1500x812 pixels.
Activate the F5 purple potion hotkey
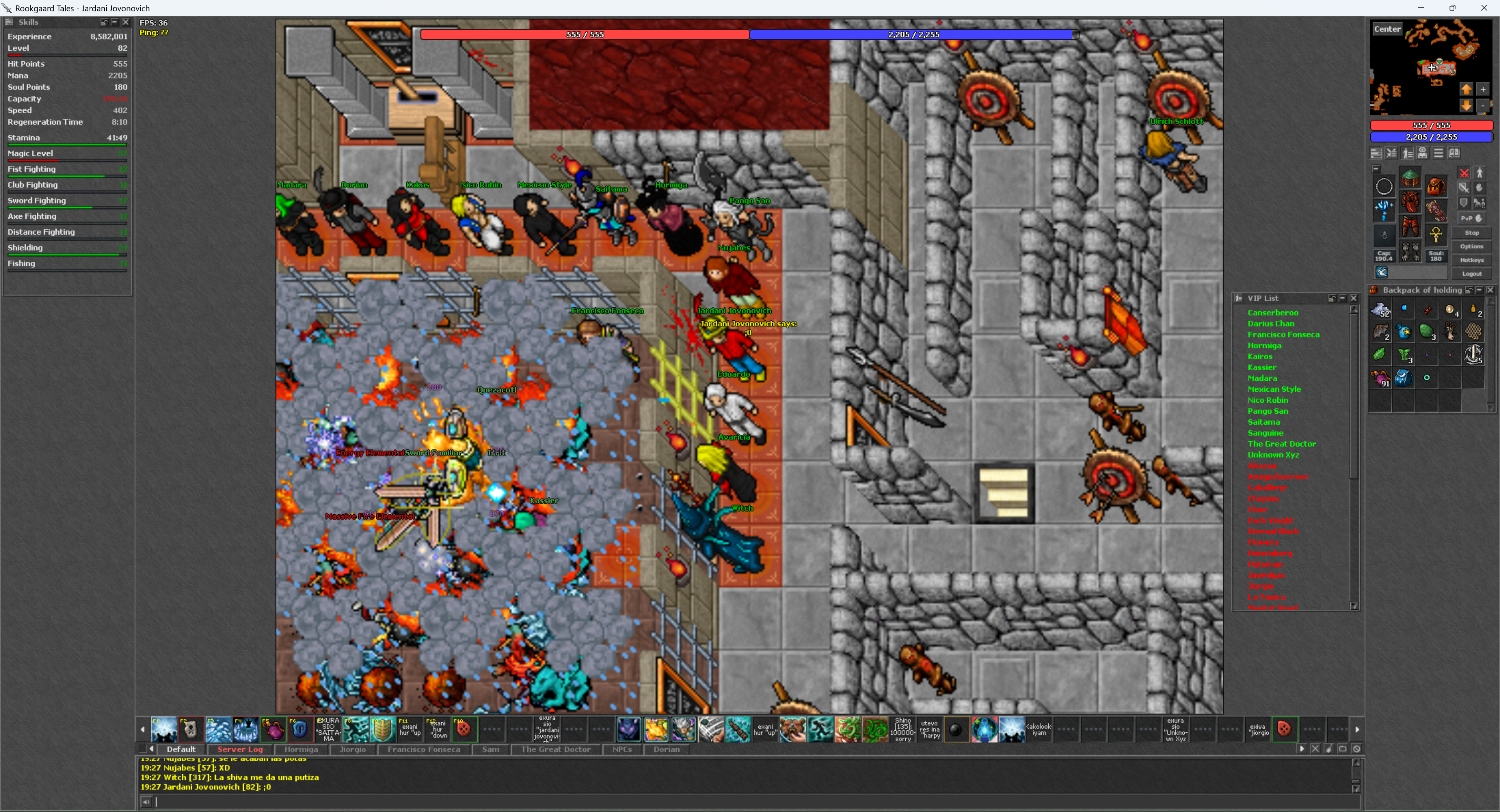[273, 729]
